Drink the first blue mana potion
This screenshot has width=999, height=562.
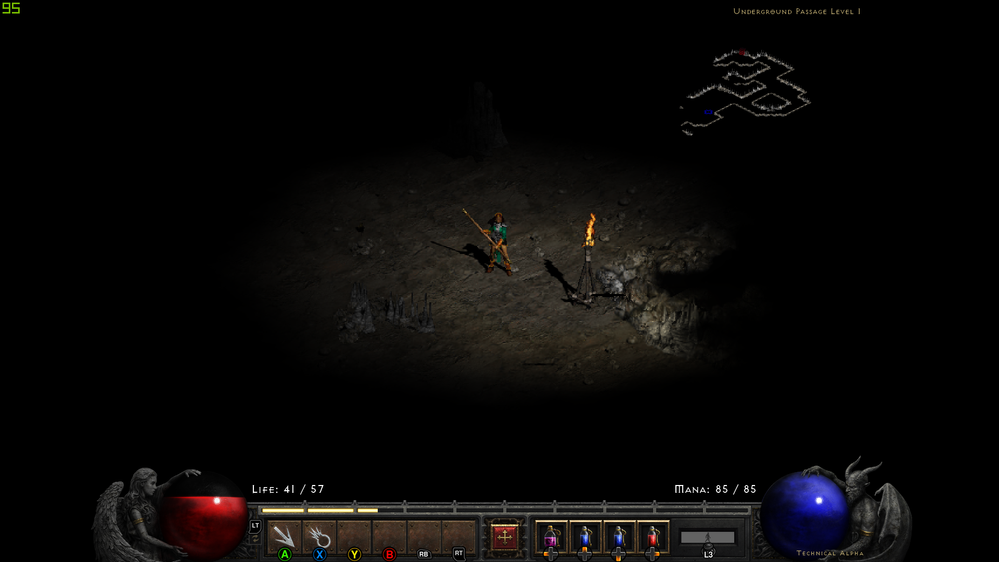585,538
